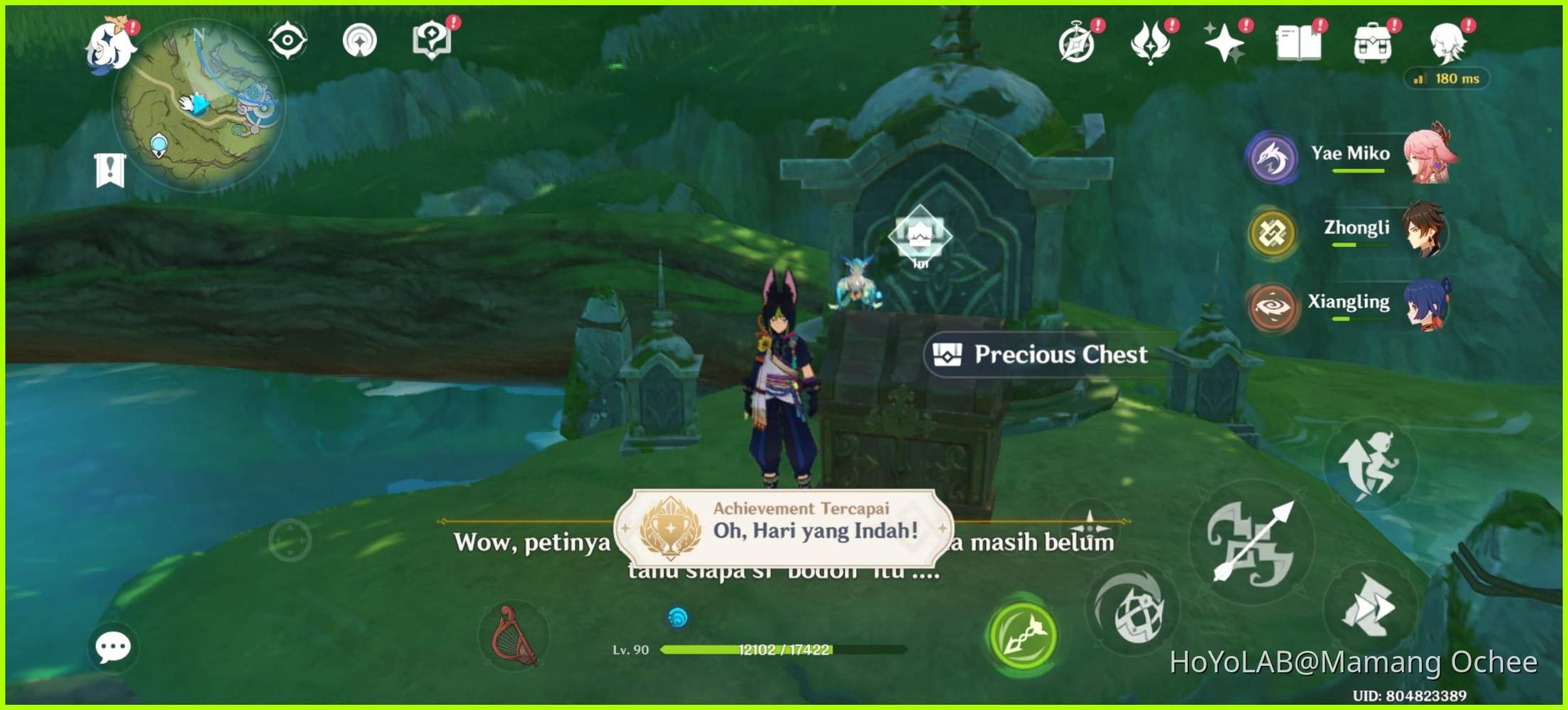Open quest navigation via the eye icon
1568x710 pixels.
click(287, 40)
